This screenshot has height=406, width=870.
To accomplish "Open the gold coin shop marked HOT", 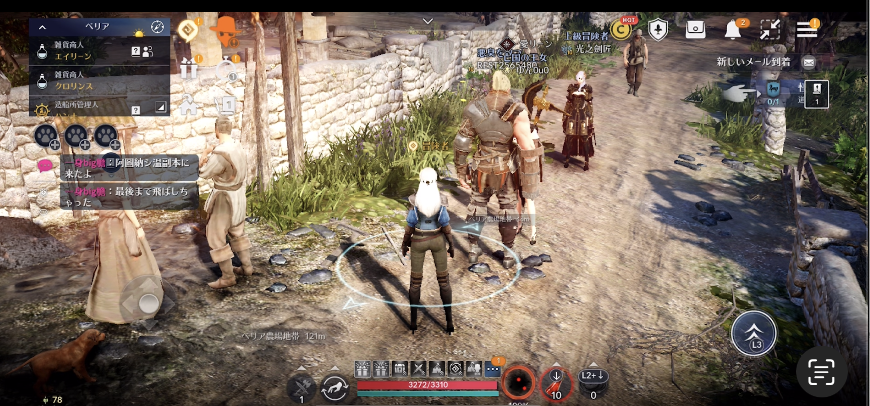I will coord(621,29).
